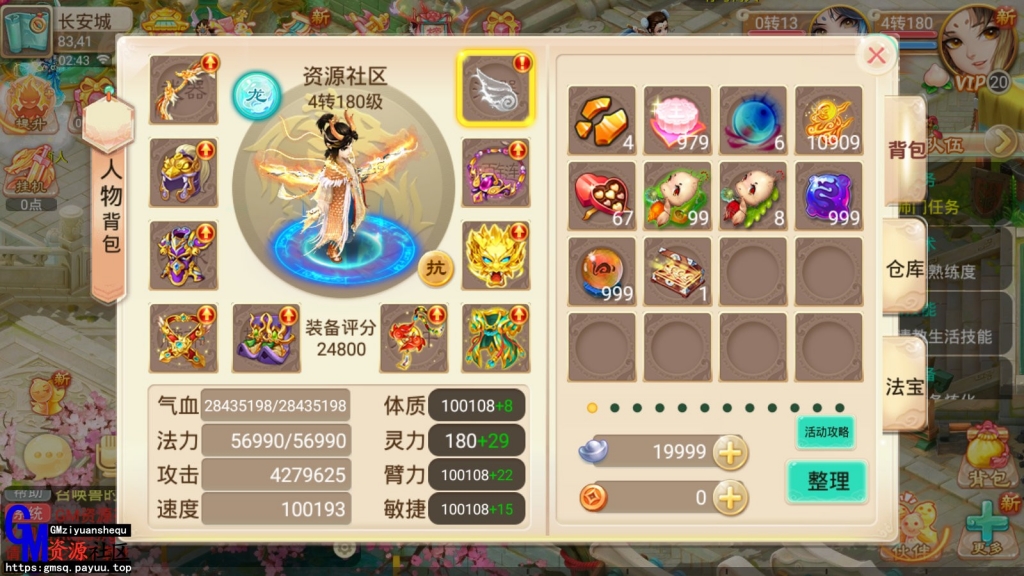Tap the 整理 sort button
Screen dimensions: 1024x576
[x=826, y=481]
